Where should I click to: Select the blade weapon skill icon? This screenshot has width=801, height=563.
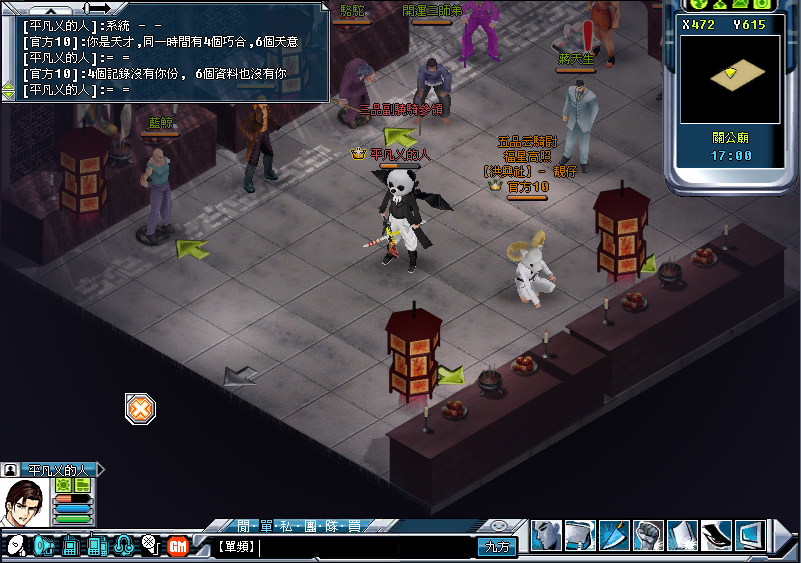pos(613,536)
